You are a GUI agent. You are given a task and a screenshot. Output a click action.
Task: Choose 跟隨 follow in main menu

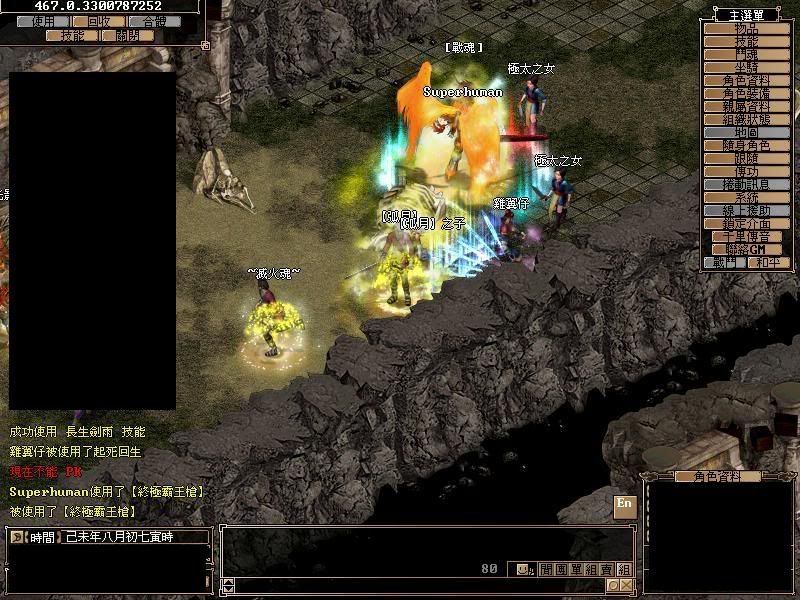pos(746,158)
